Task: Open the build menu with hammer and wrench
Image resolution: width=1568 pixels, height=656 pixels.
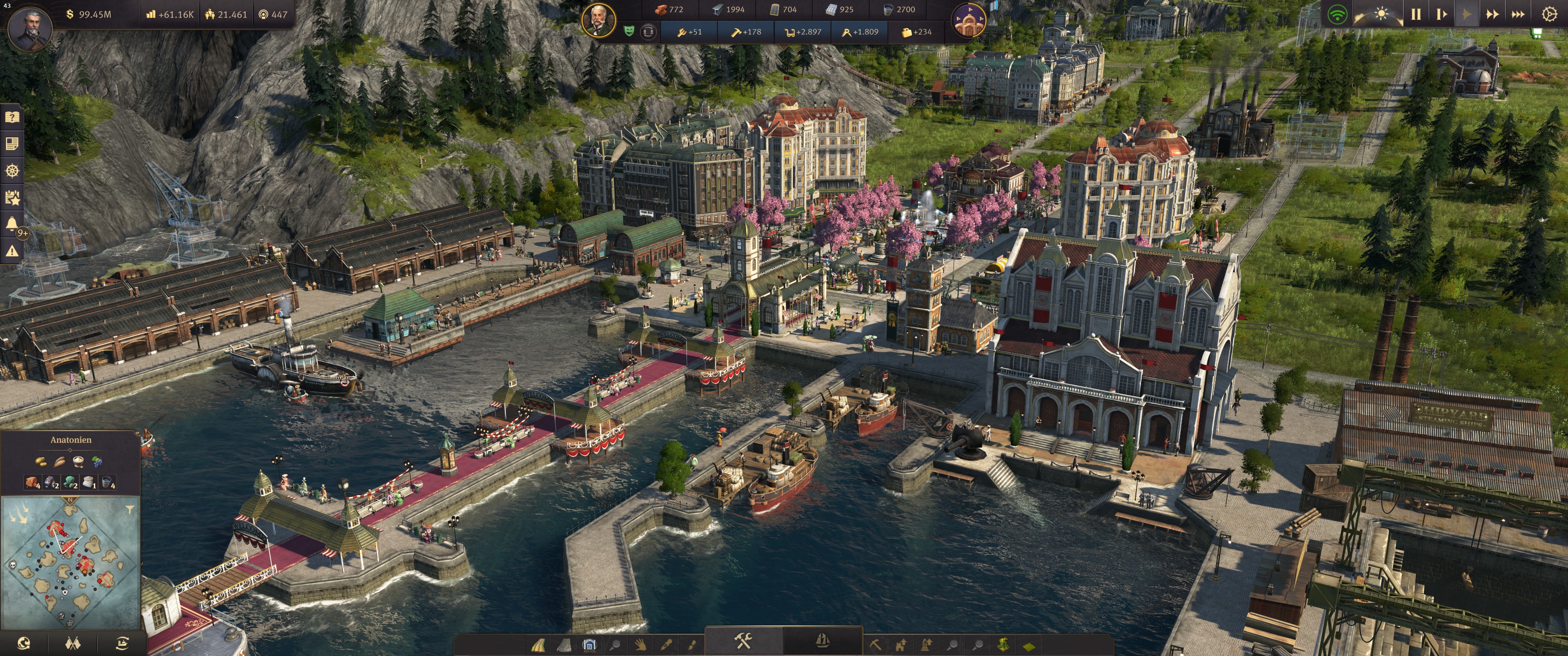Action: pos(743,641)
